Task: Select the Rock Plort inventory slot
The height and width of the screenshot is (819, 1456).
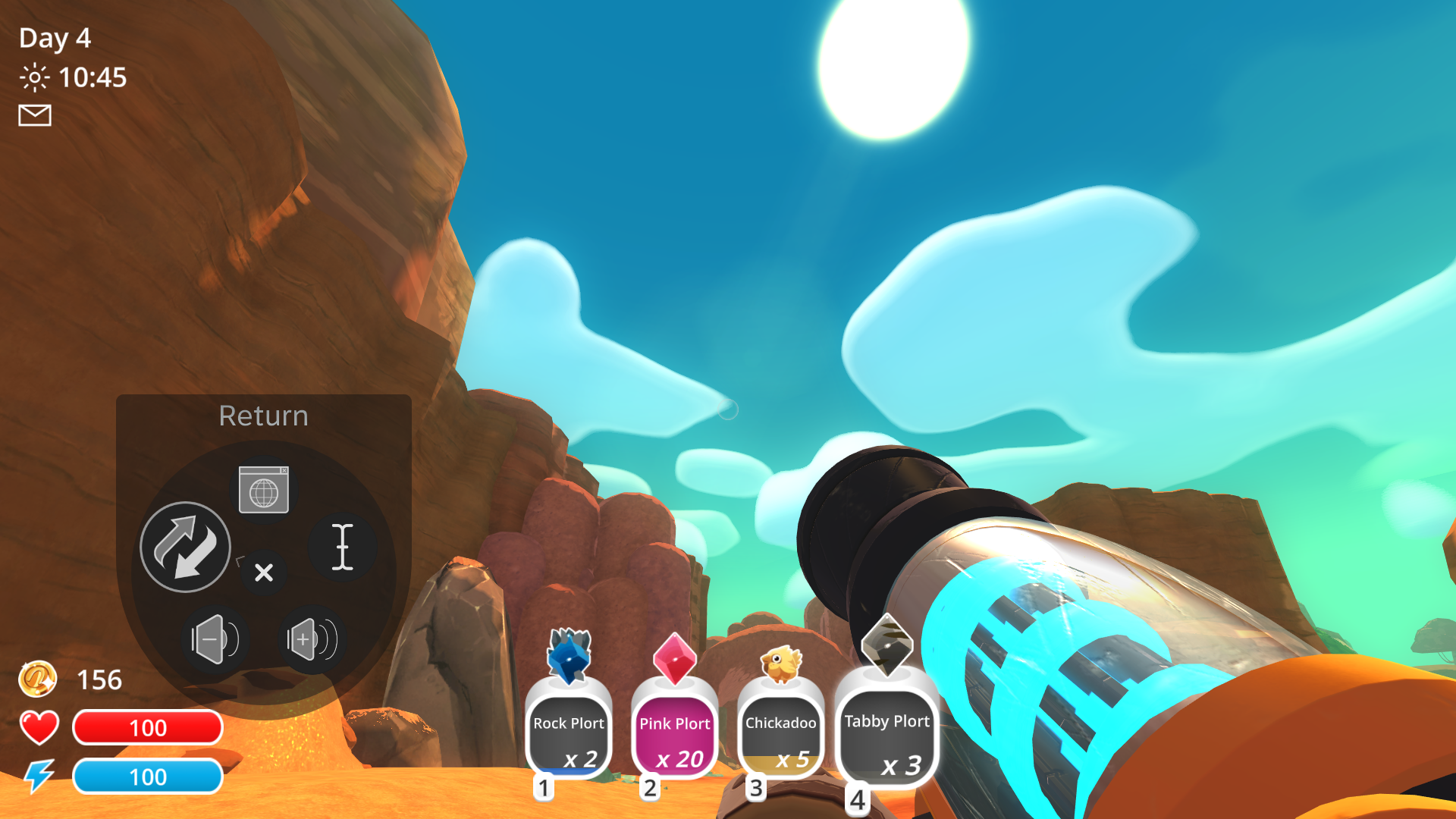Action: (x=570, y=732)
